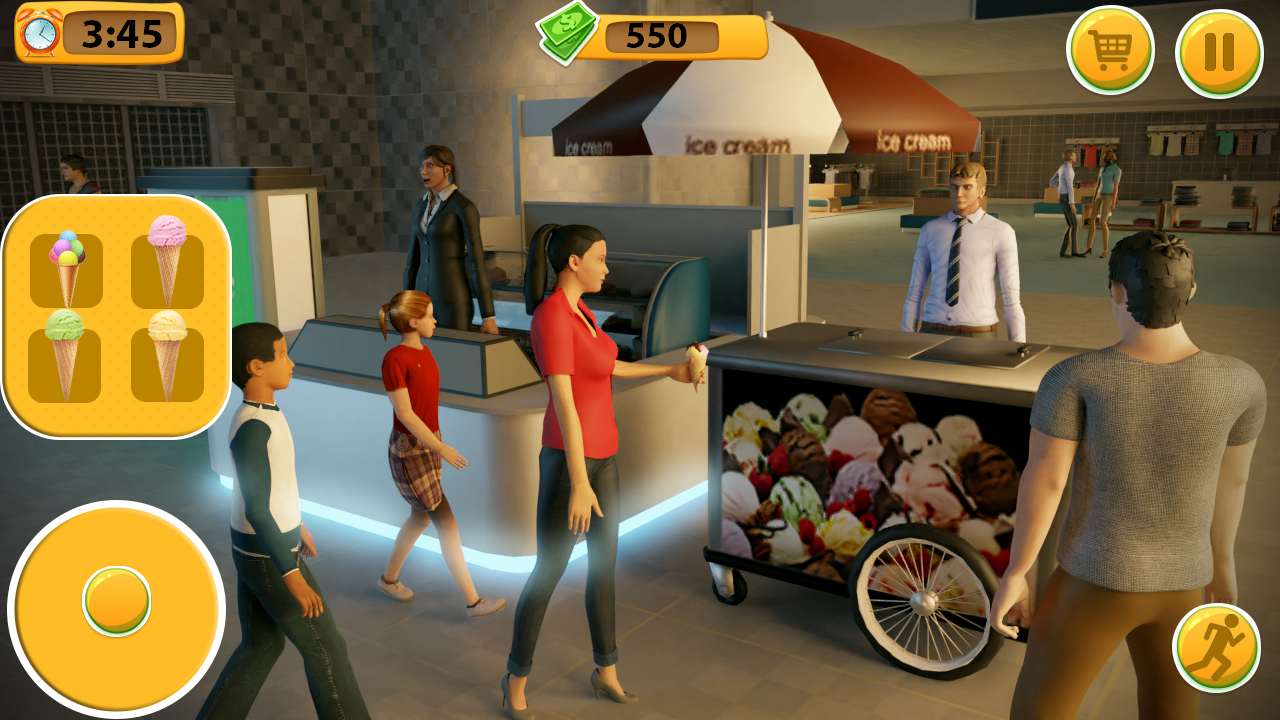This screenshot has height=720, width=1280.
Task: Tap the 3:45 timer display
Action: click(120, 33)
